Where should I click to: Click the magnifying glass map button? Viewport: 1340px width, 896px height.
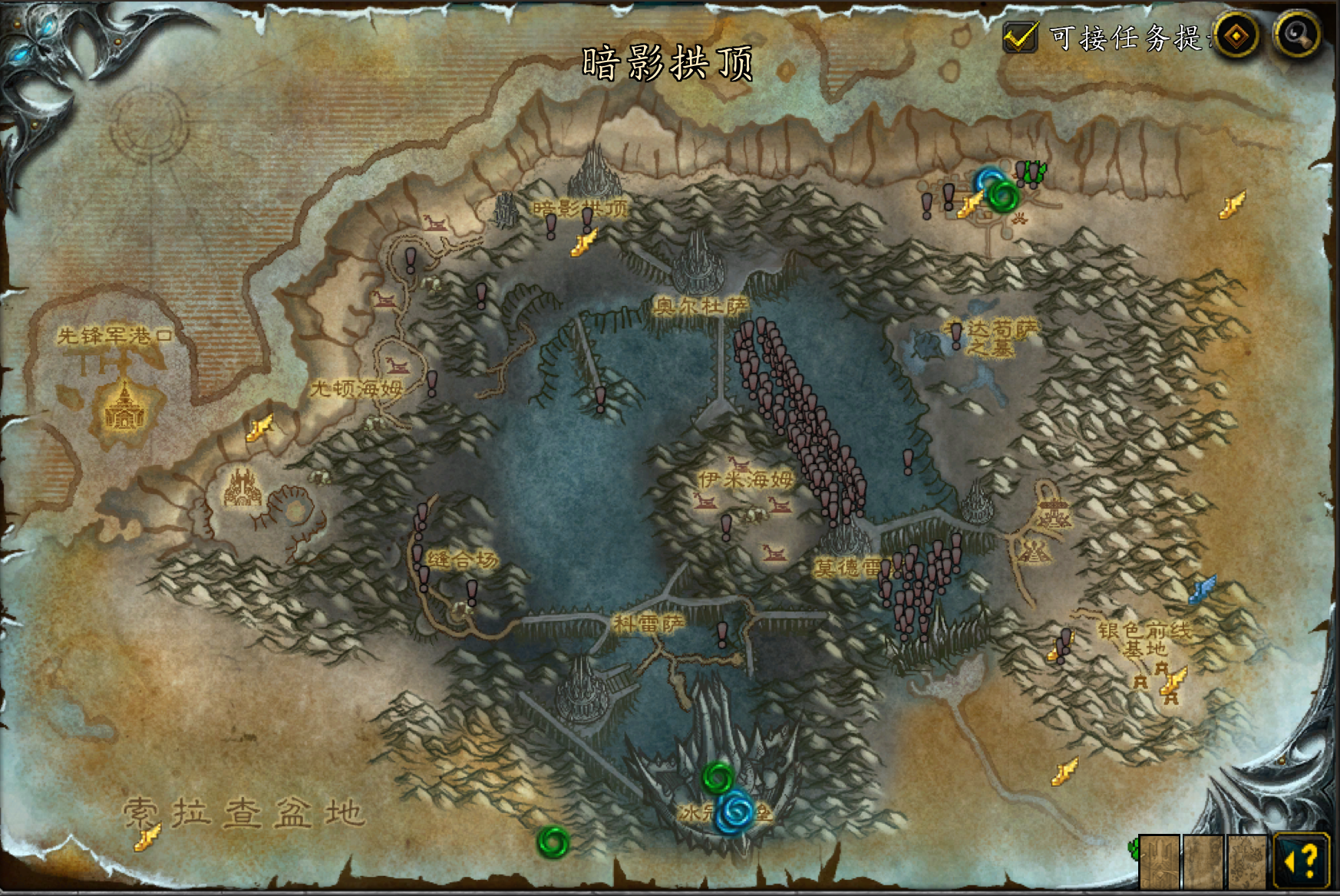coord(1296,34)
